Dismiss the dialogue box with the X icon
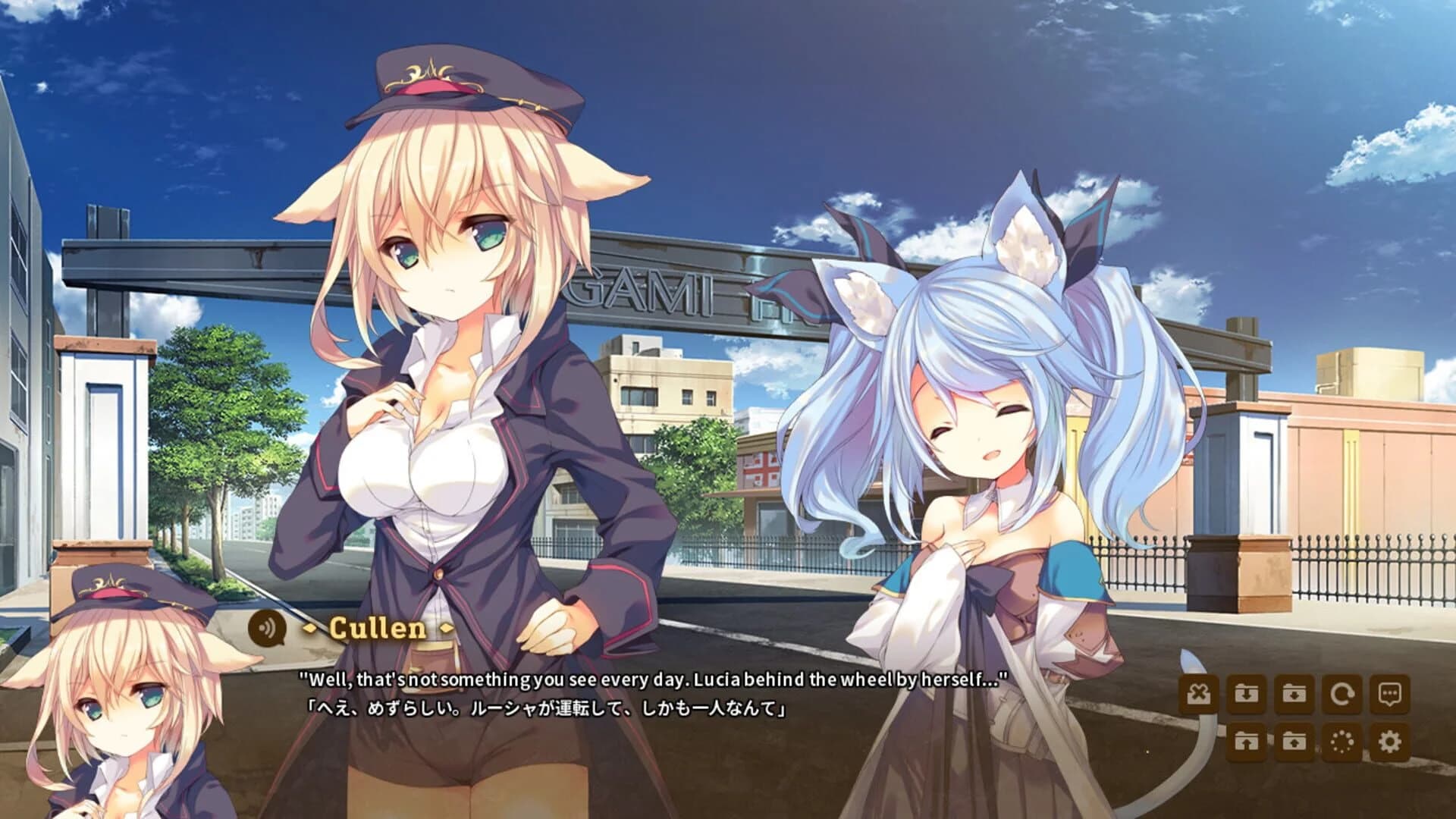Viewport: 1456px width, 819px height. (1199, 692)
